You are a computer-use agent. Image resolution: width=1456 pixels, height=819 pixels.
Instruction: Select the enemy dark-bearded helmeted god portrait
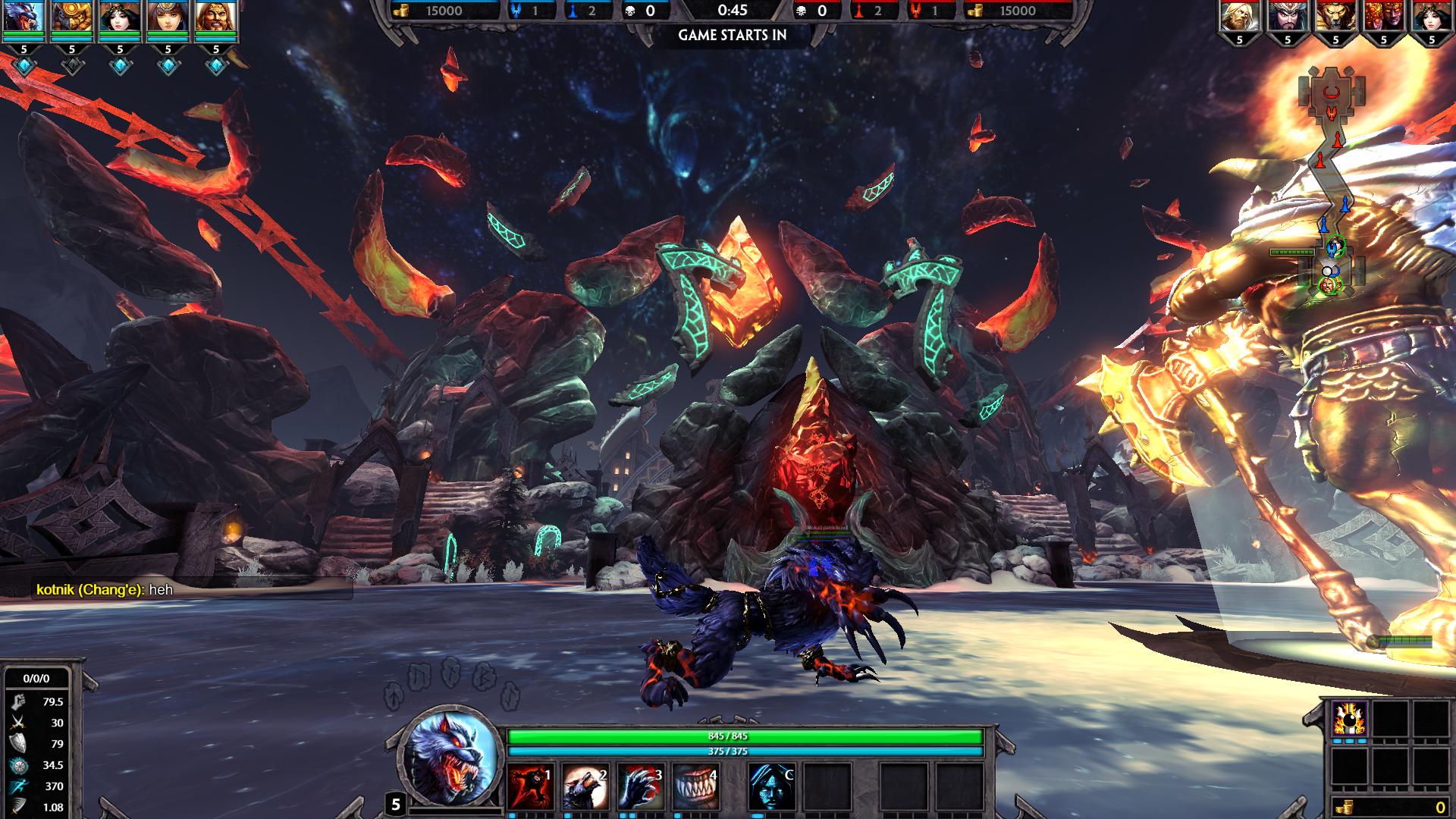click(x=1287, y=17)
